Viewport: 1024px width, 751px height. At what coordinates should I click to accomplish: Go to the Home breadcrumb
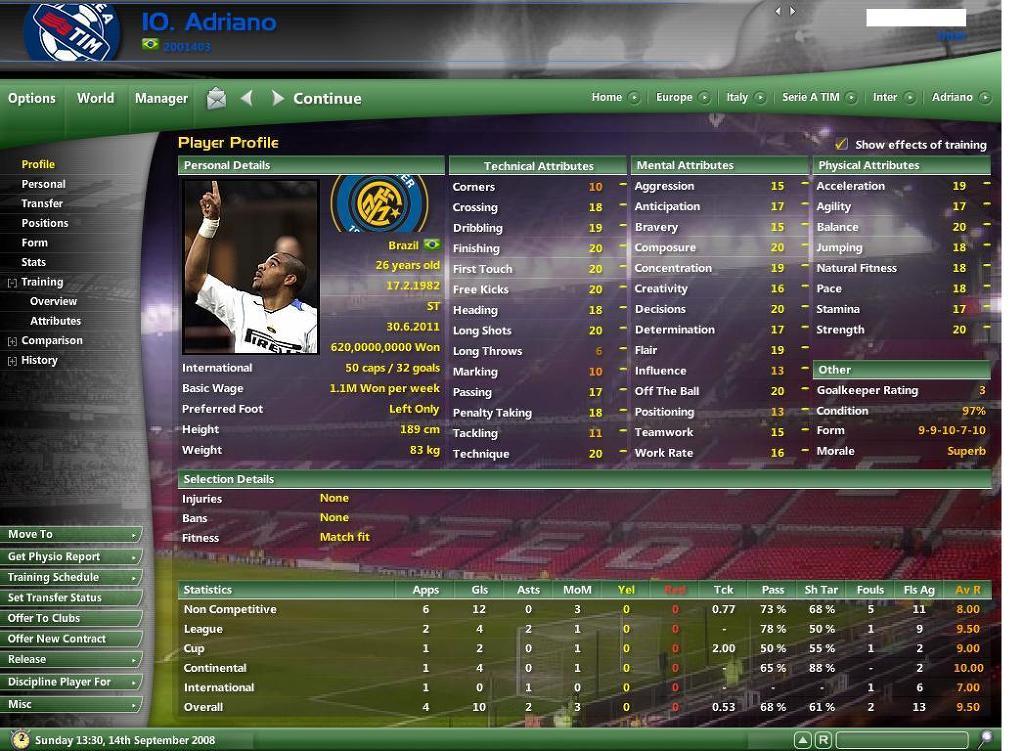click(606, 97)
